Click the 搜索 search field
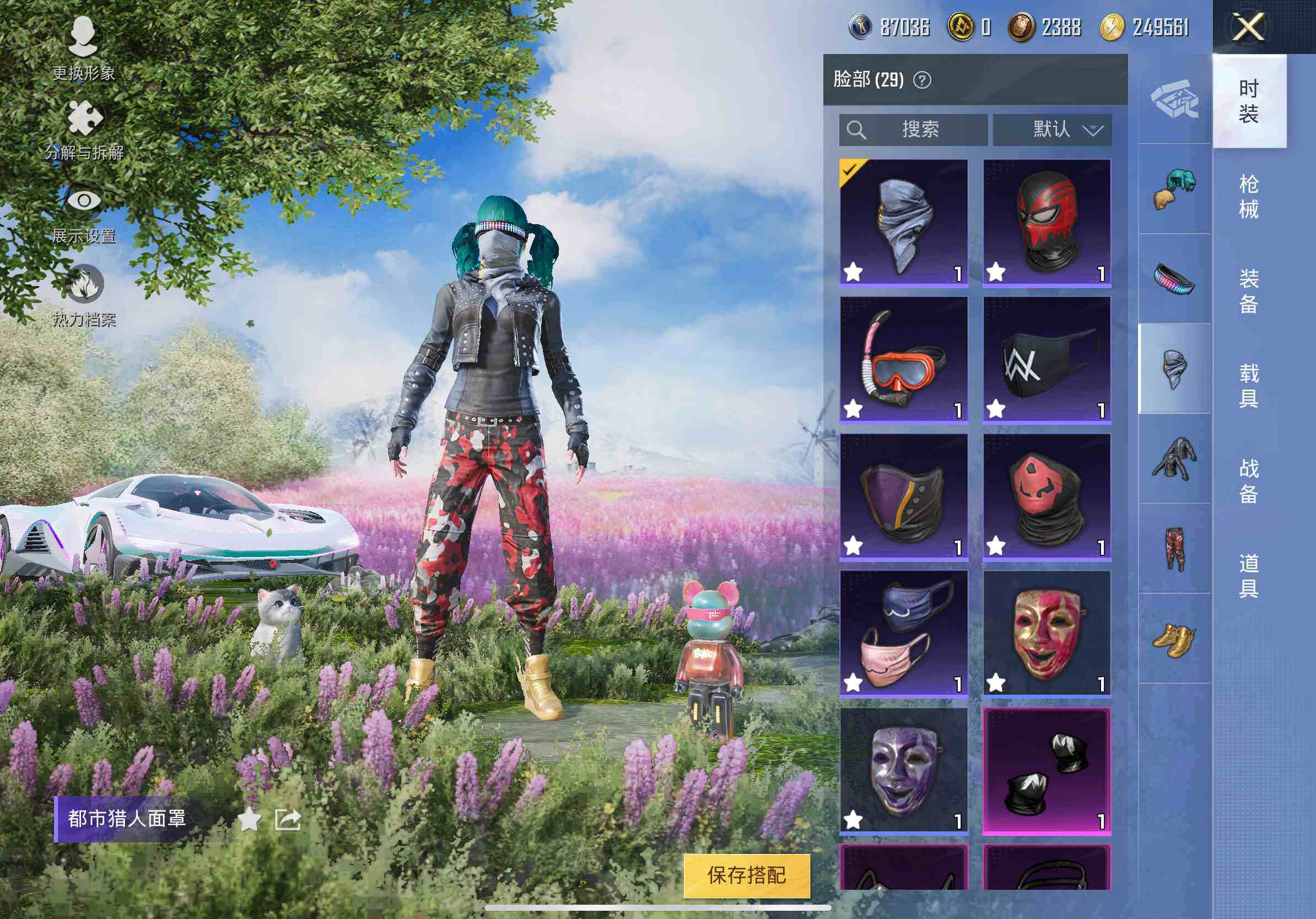This screenshot has width=1316, height=919. click(x=913, y=129)
